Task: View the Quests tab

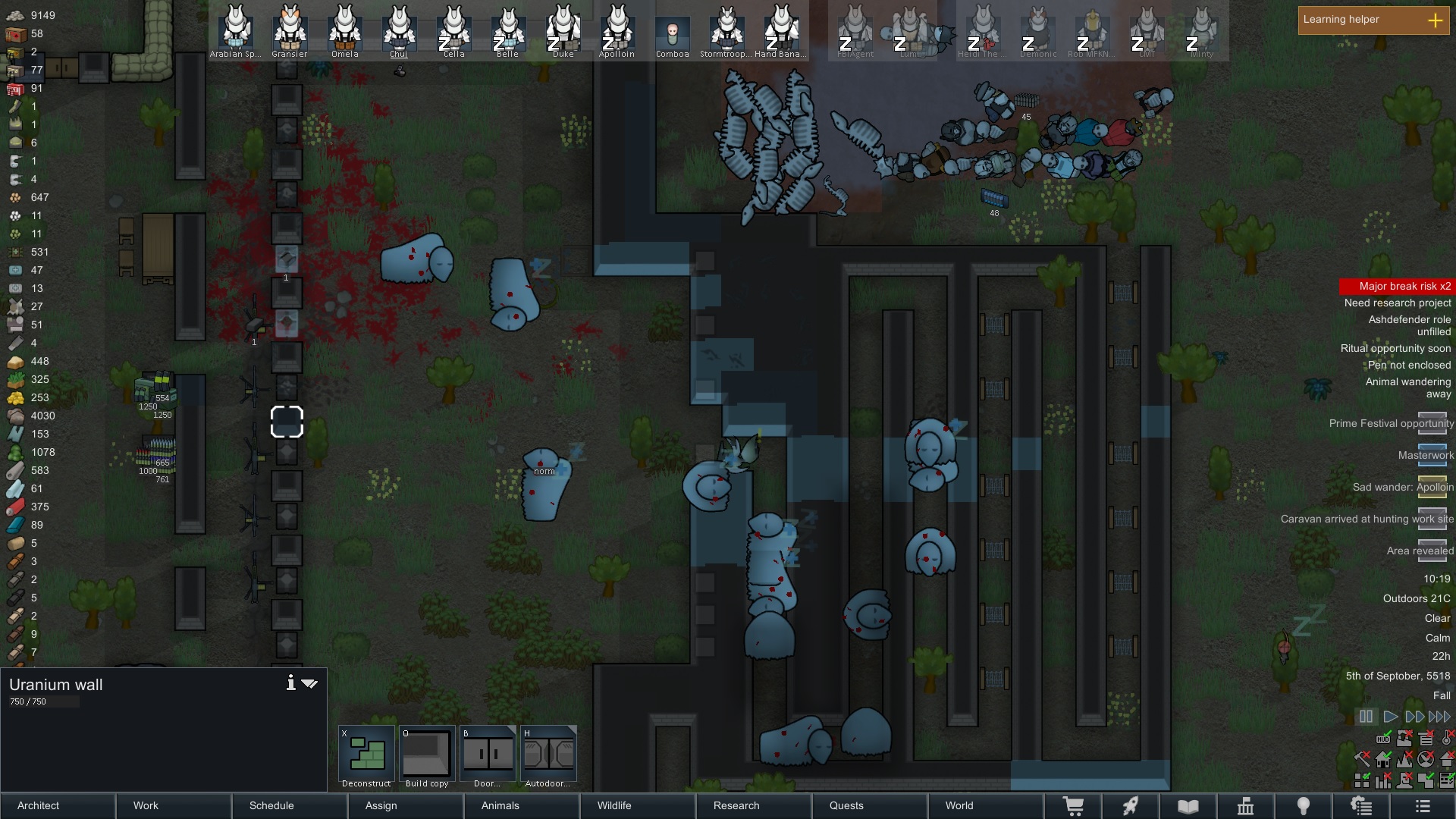Action: pyautogui.click(x=870, y=805)
